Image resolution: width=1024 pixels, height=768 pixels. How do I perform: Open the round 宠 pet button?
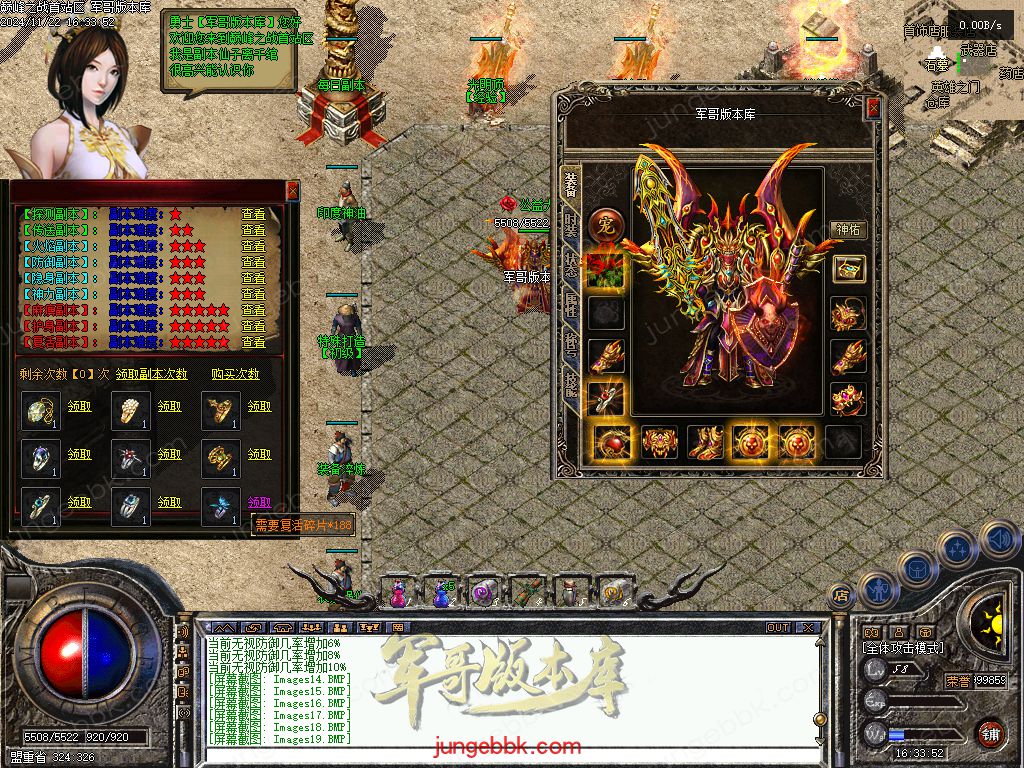point(604,226)
